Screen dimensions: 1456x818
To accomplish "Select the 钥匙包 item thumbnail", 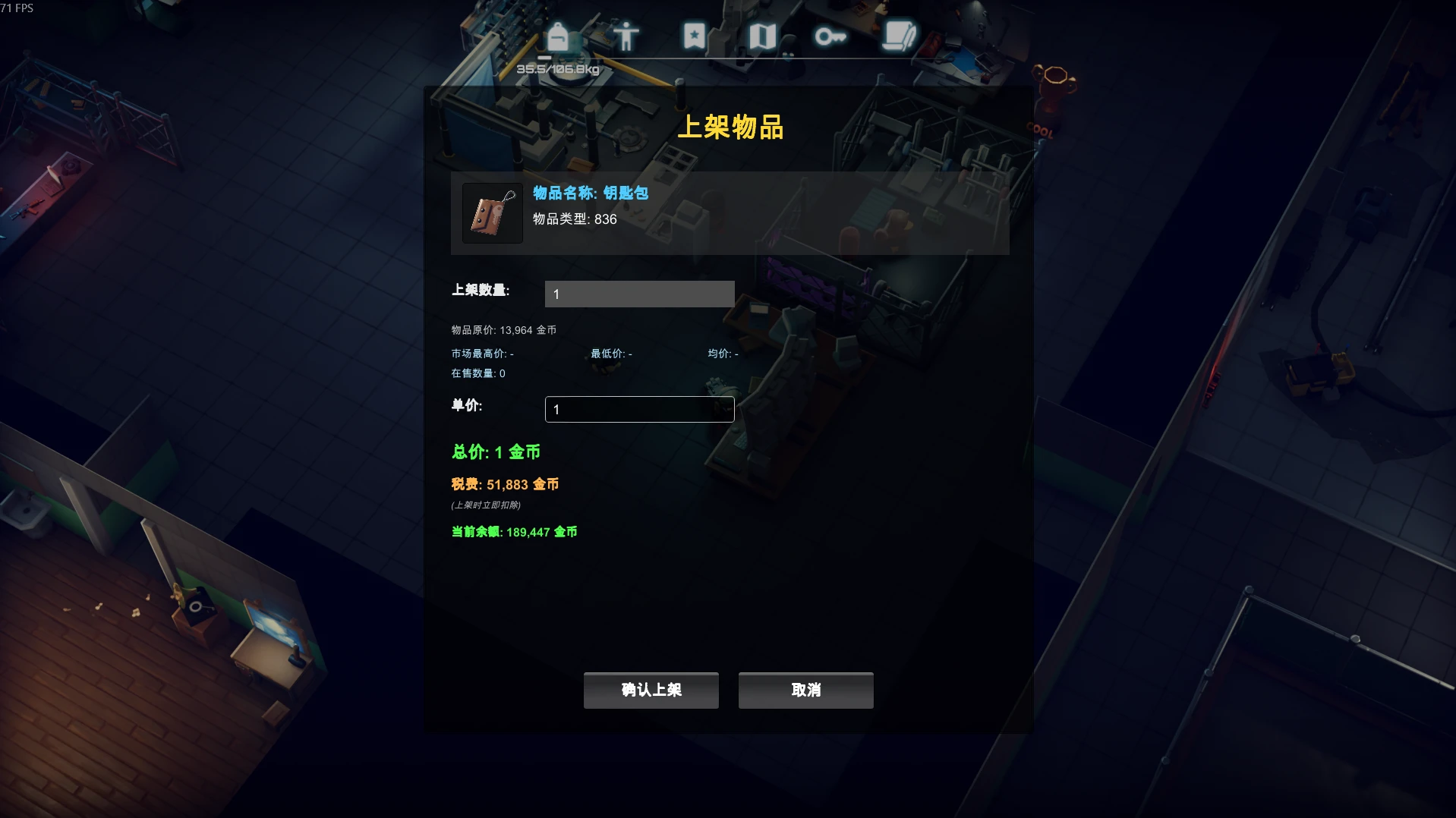I will point(493,213).
